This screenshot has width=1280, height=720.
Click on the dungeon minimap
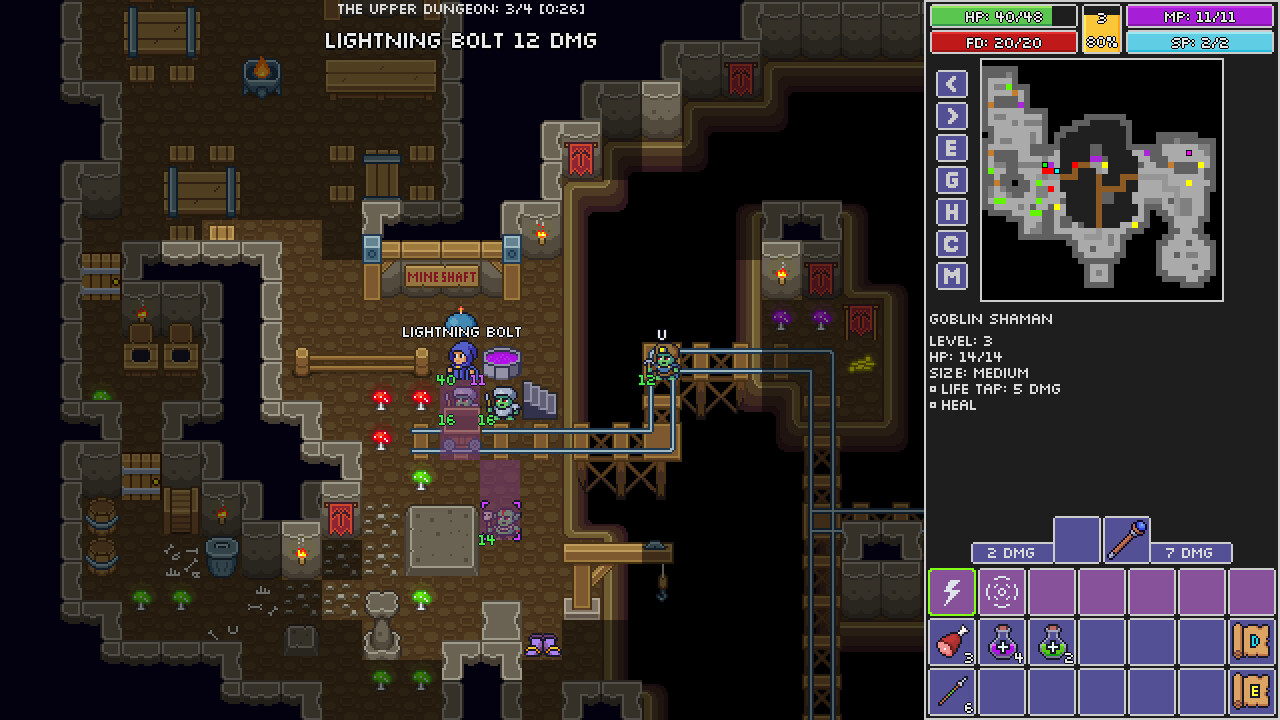pyautogui.click(x=1101, y=180)
